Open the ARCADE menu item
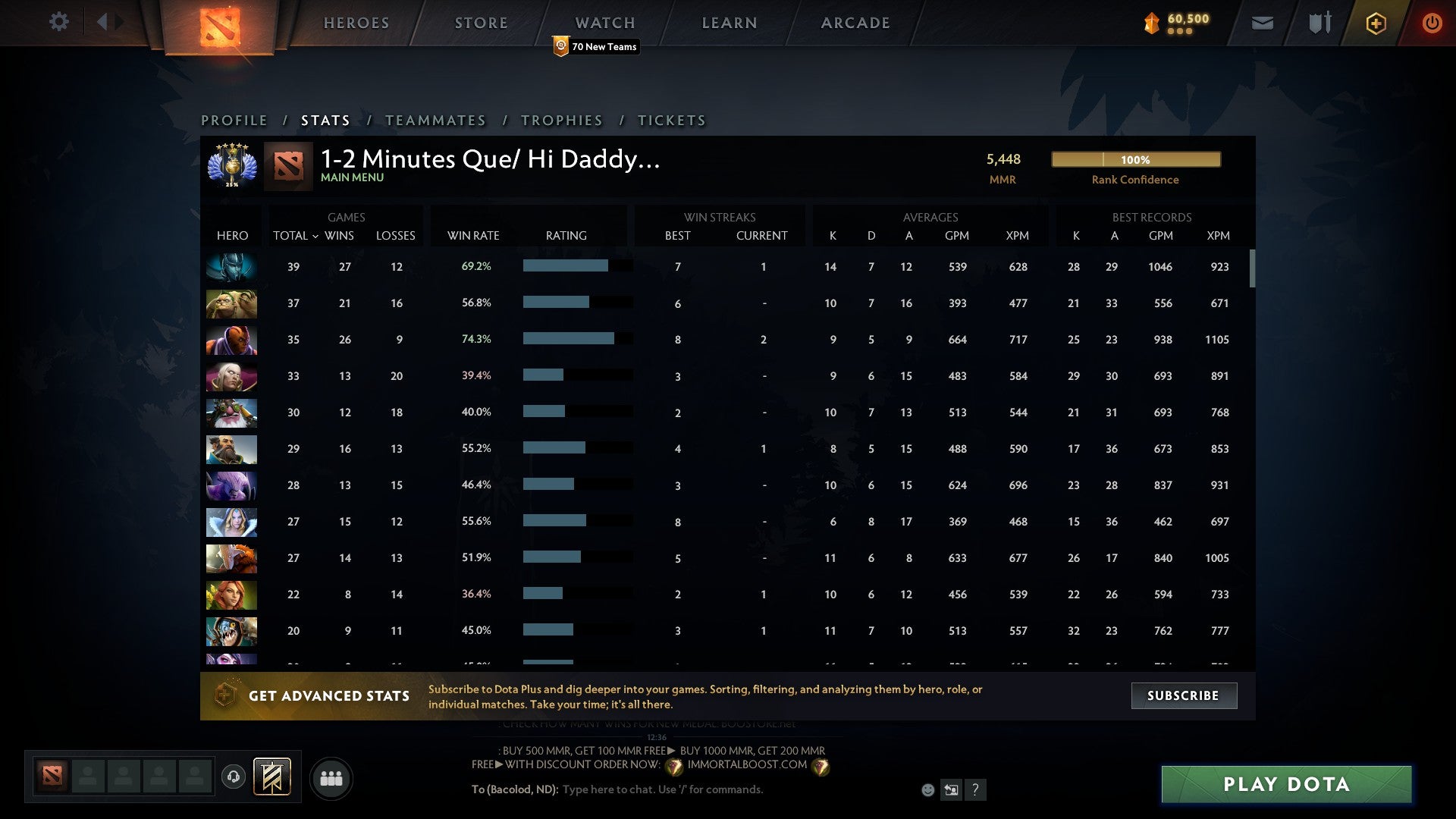 855,23
